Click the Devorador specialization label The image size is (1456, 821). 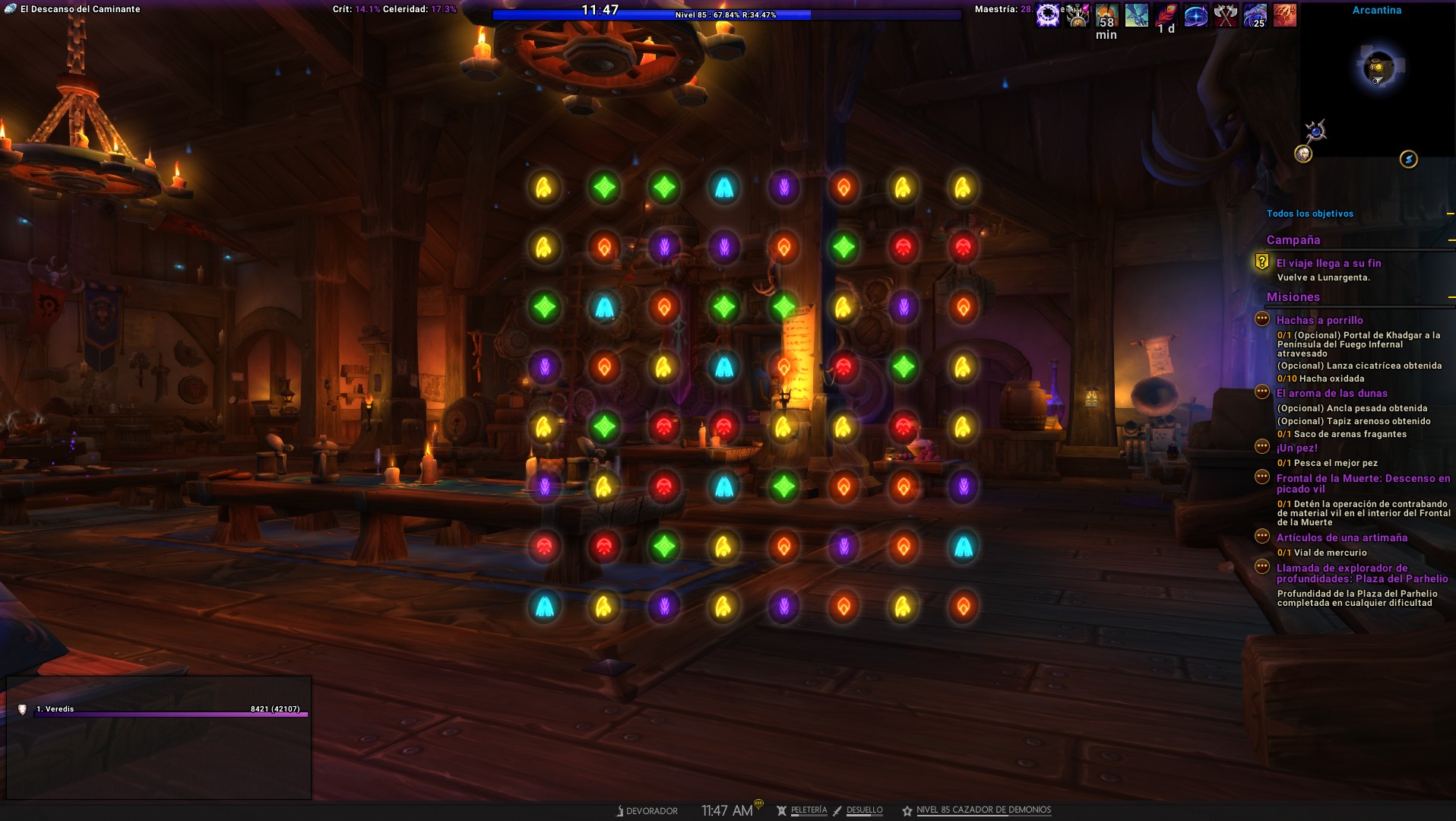click(x=650, y=811)
